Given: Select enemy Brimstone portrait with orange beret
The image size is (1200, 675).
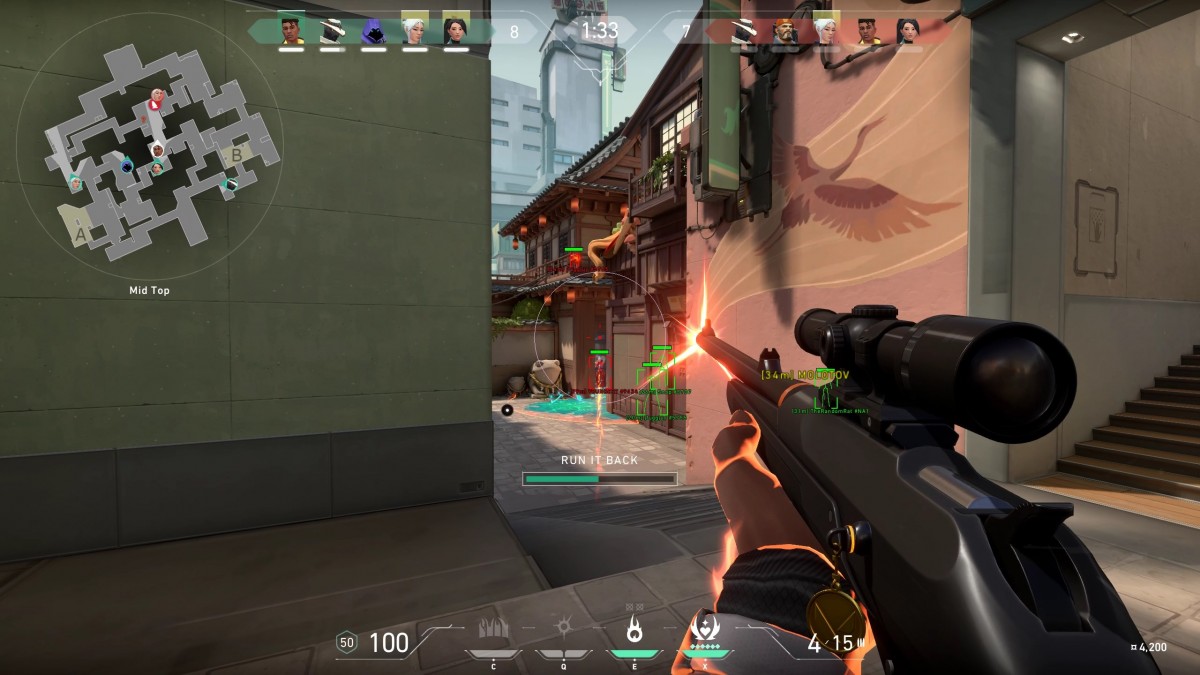Looking at the screenshot, I should click(783, 31).
